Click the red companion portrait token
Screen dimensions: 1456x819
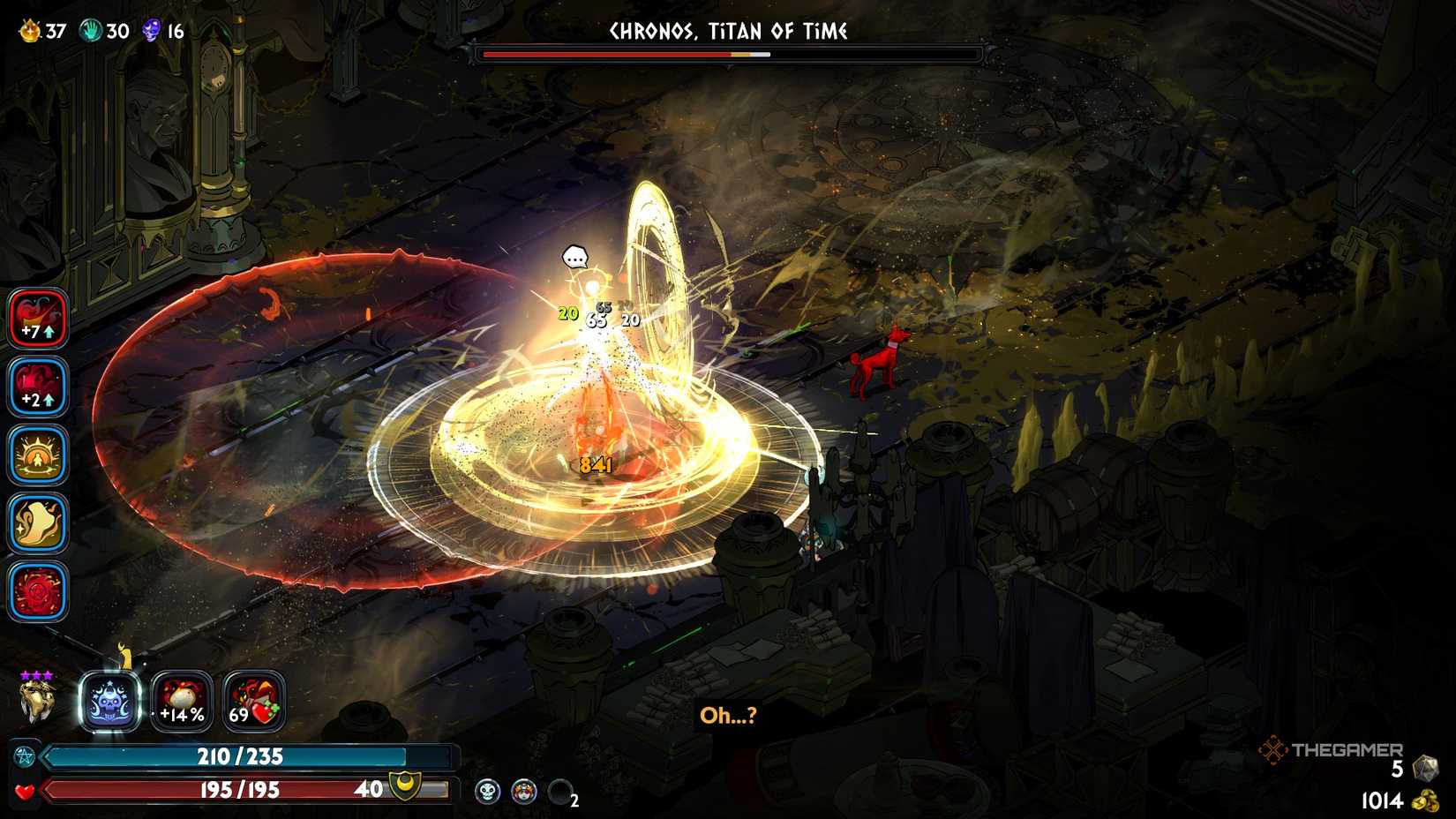[524, 791]
